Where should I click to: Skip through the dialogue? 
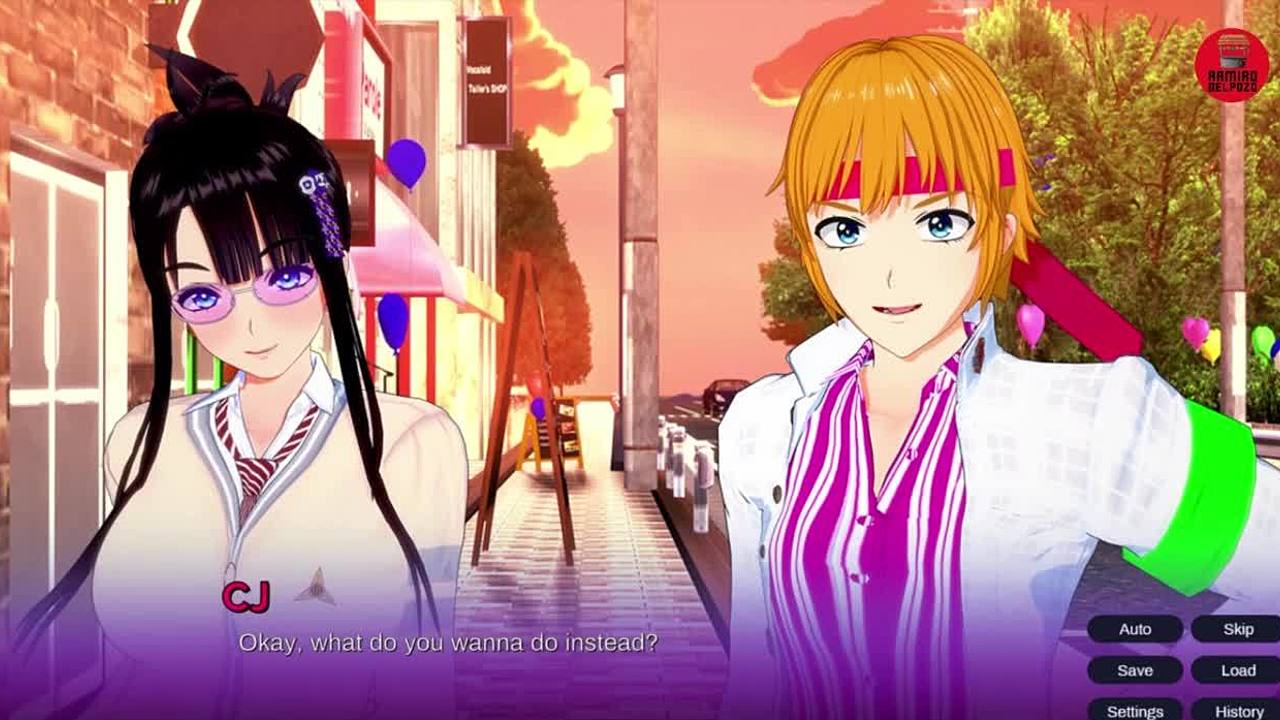1238,629
